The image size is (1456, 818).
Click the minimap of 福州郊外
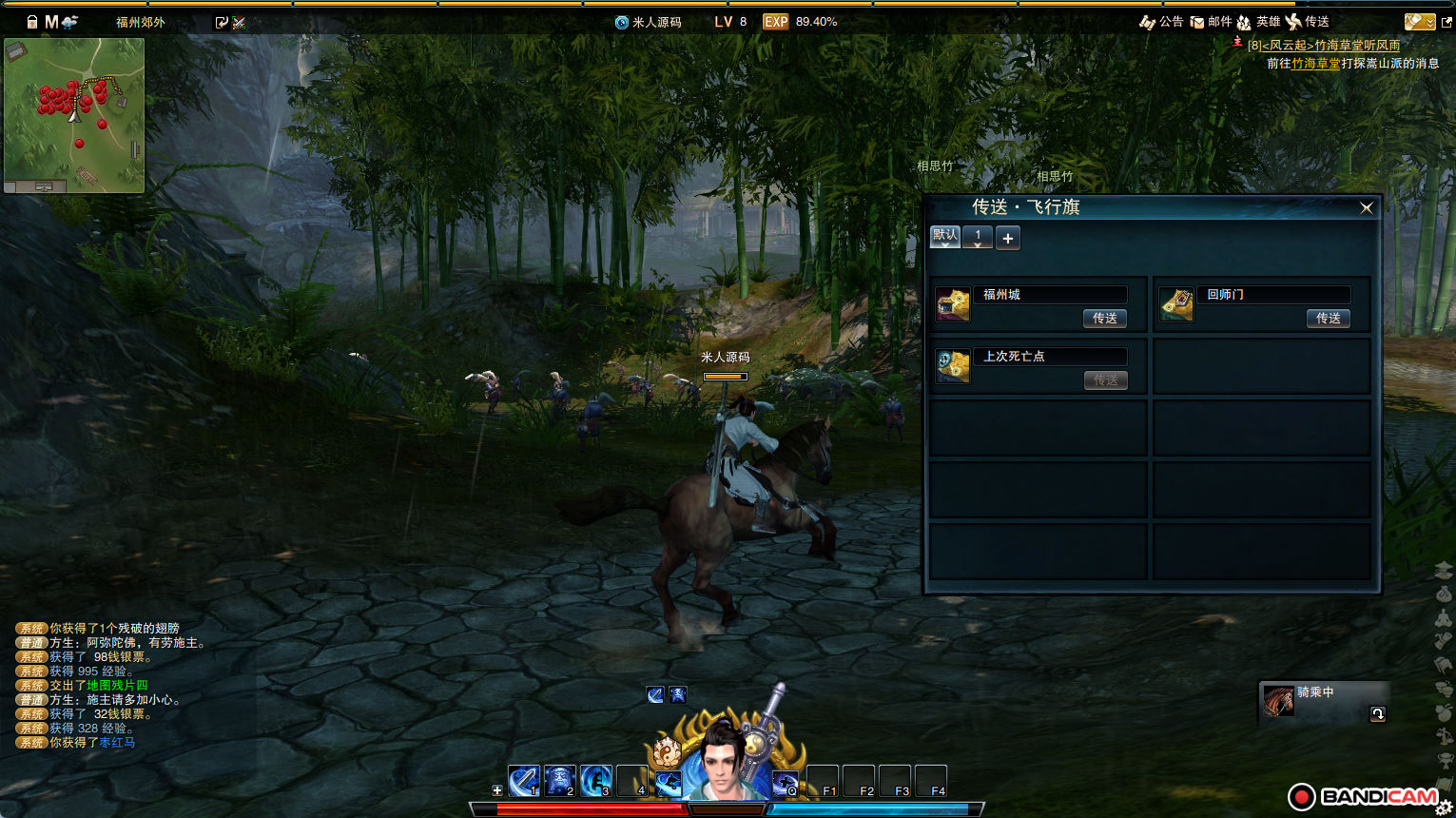pos(74,112)
